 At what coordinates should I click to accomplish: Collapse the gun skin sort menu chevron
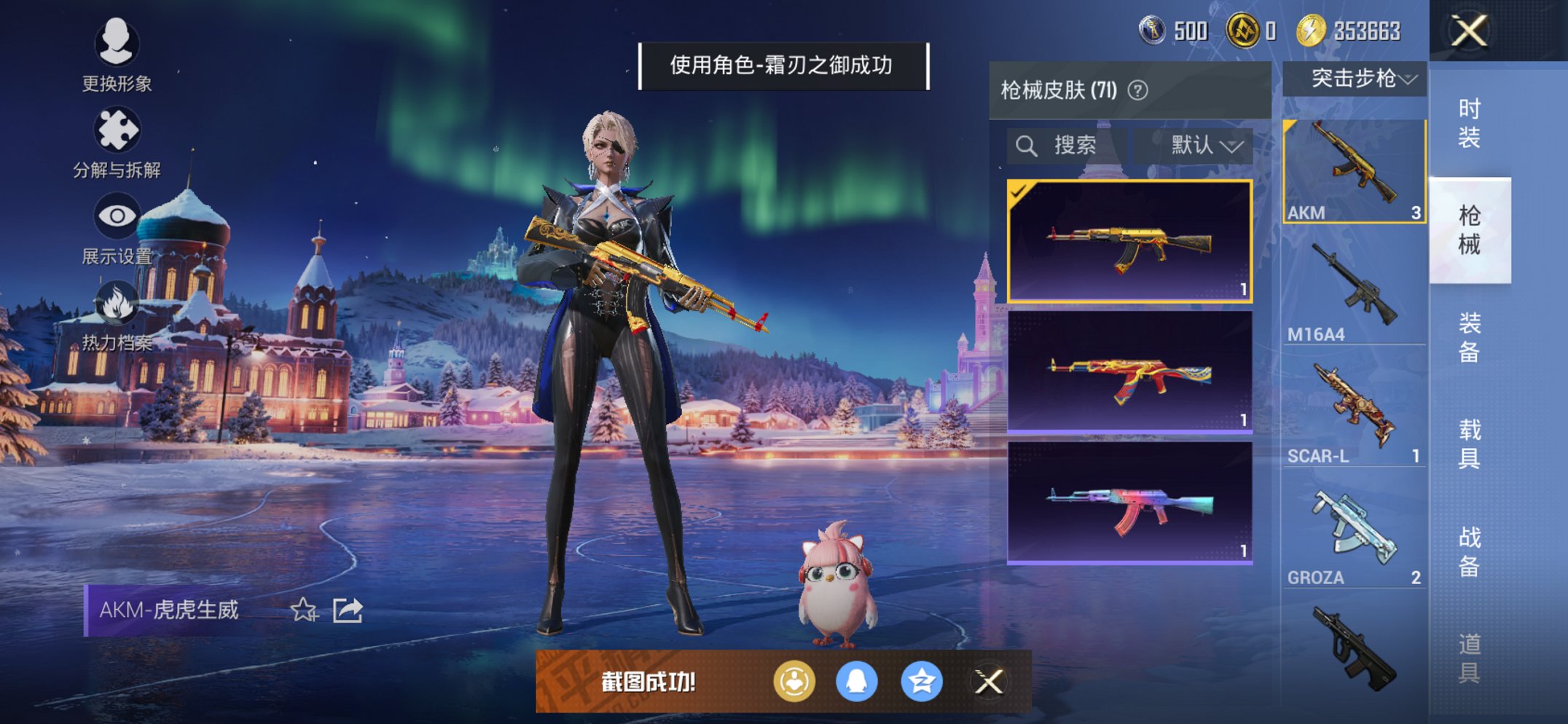[1233, 145]
